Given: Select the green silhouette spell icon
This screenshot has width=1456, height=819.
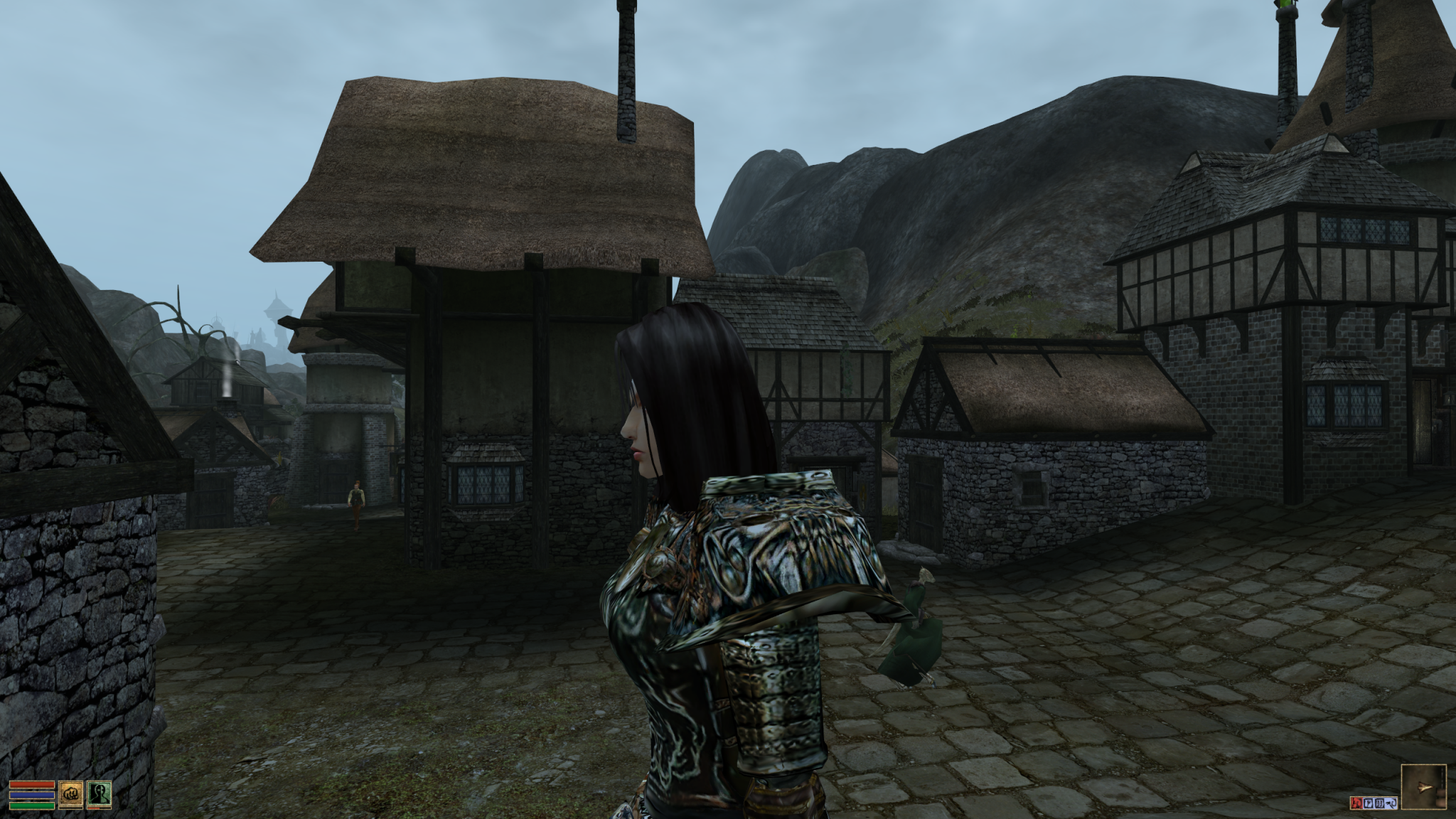Looking at the screenshot, I should [99, 794].
